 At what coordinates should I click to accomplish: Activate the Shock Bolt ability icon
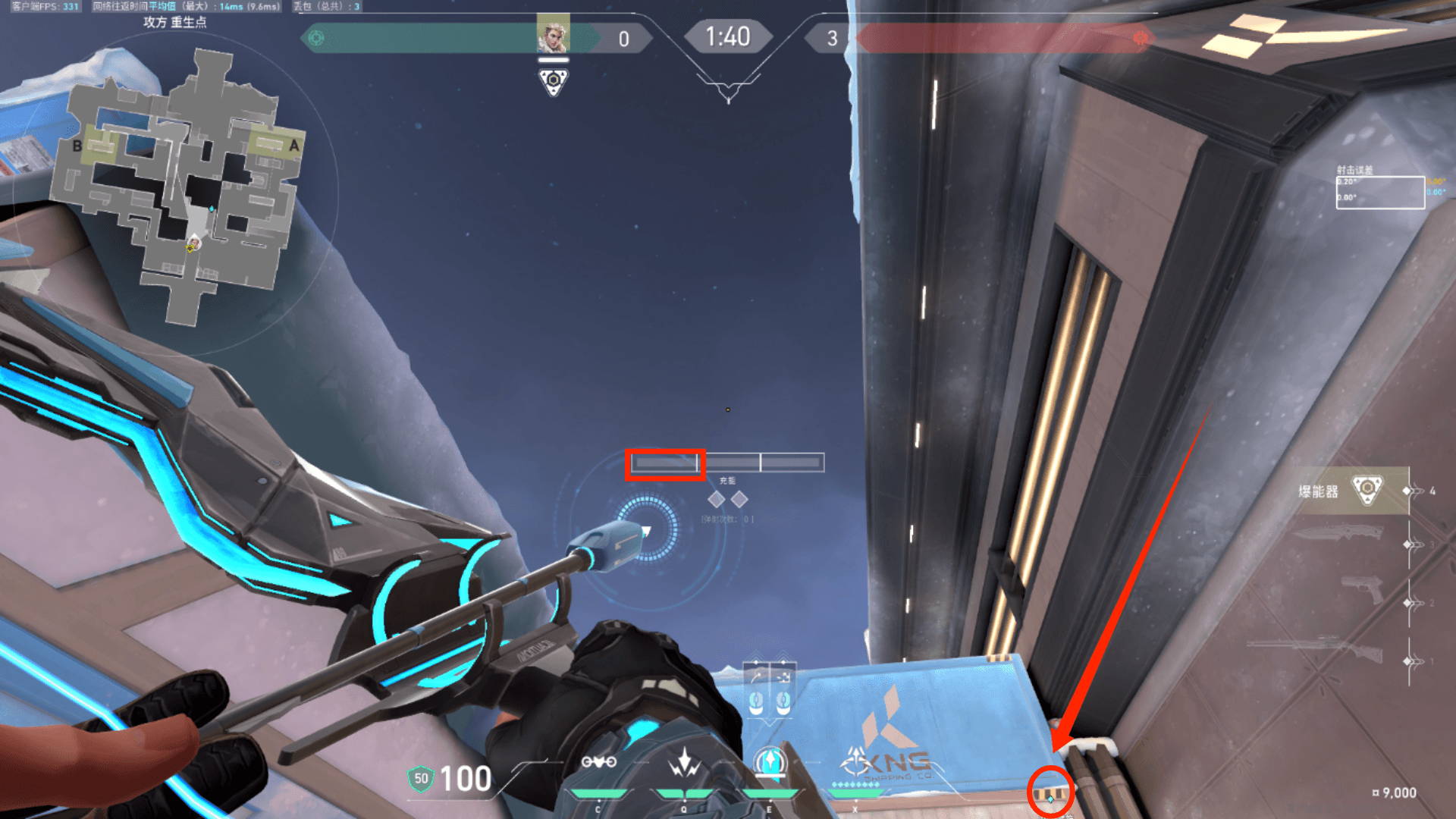click(684, 763)
